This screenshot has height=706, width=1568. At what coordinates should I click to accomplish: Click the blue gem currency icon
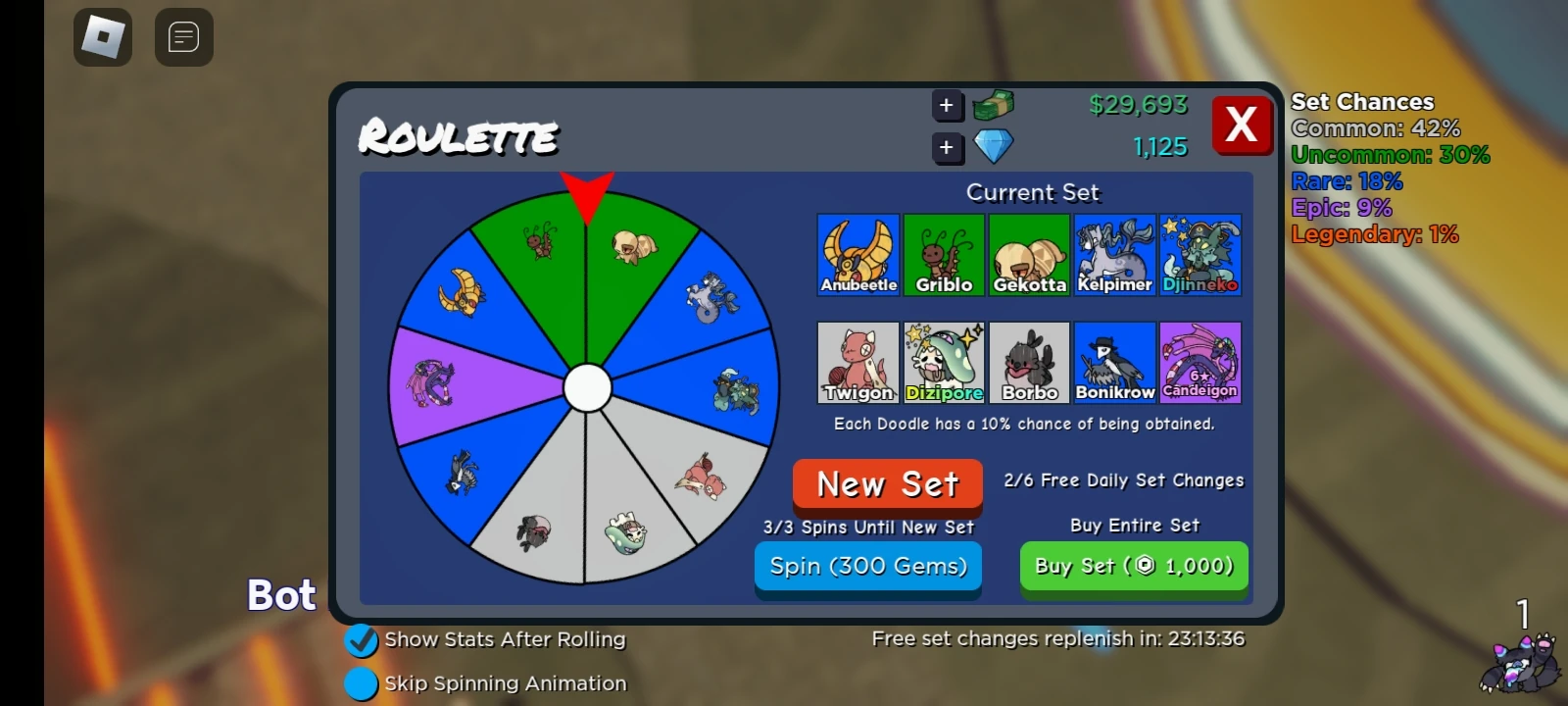pos(992,147)
